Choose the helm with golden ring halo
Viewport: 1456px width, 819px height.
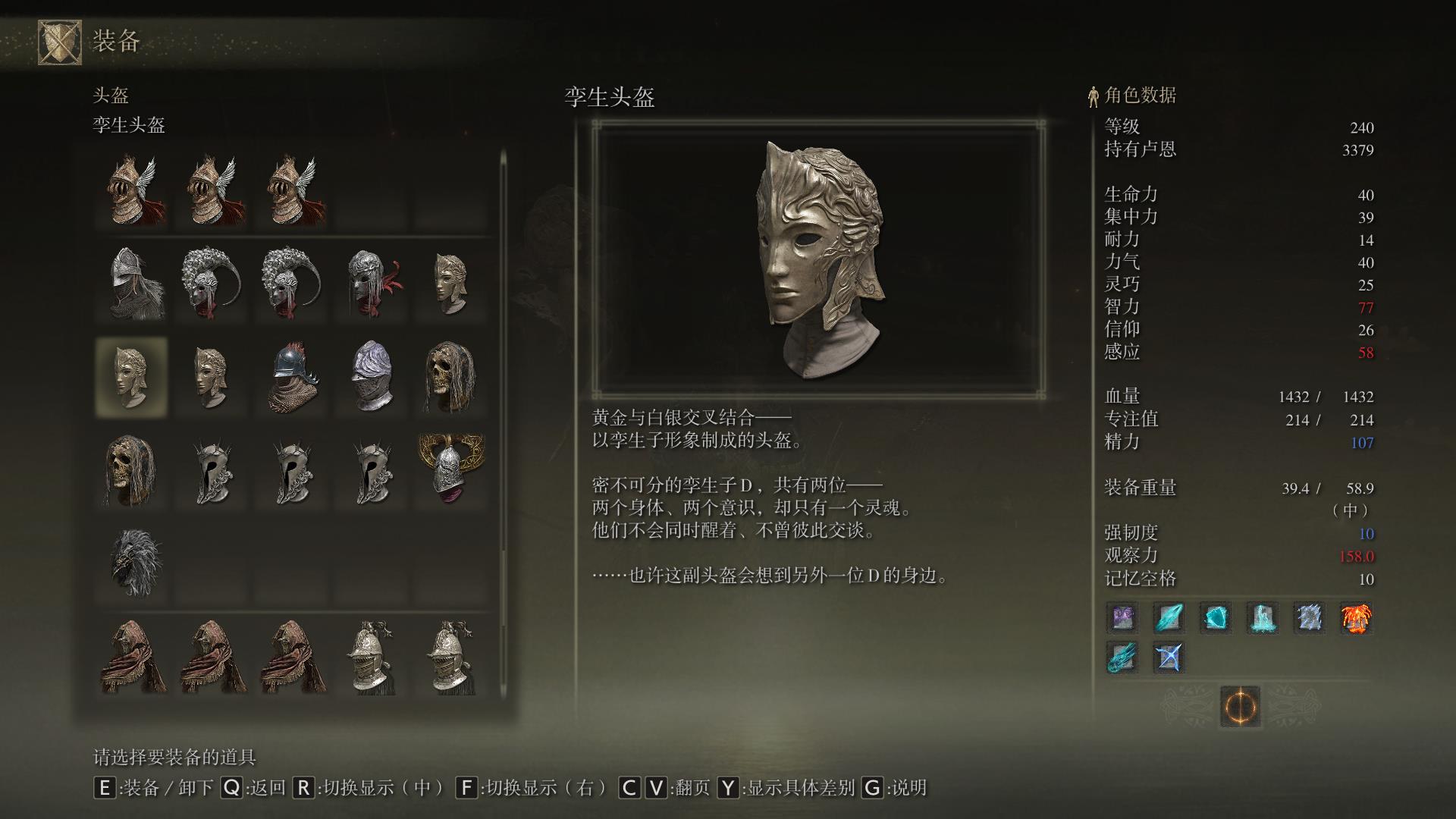(450, 467)
